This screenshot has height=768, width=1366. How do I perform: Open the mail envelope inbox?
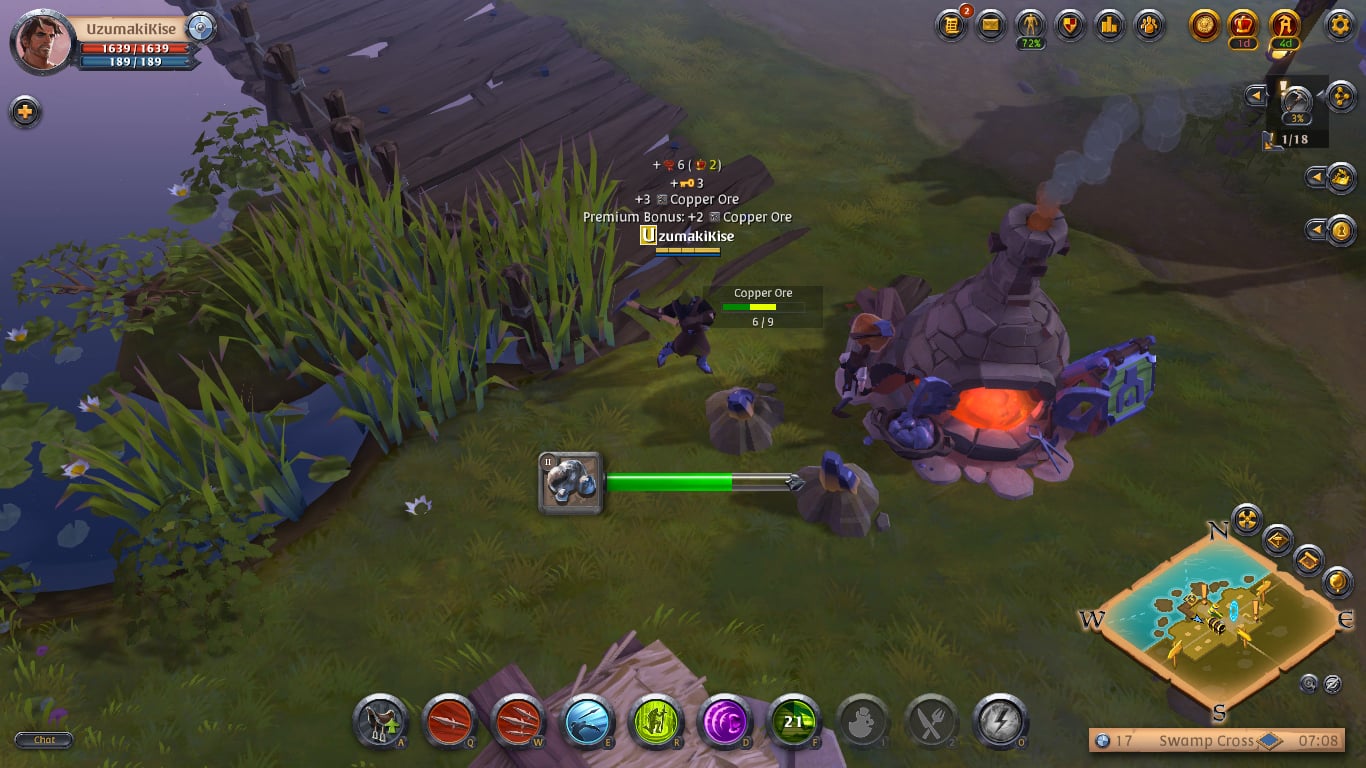coord(990,25)
